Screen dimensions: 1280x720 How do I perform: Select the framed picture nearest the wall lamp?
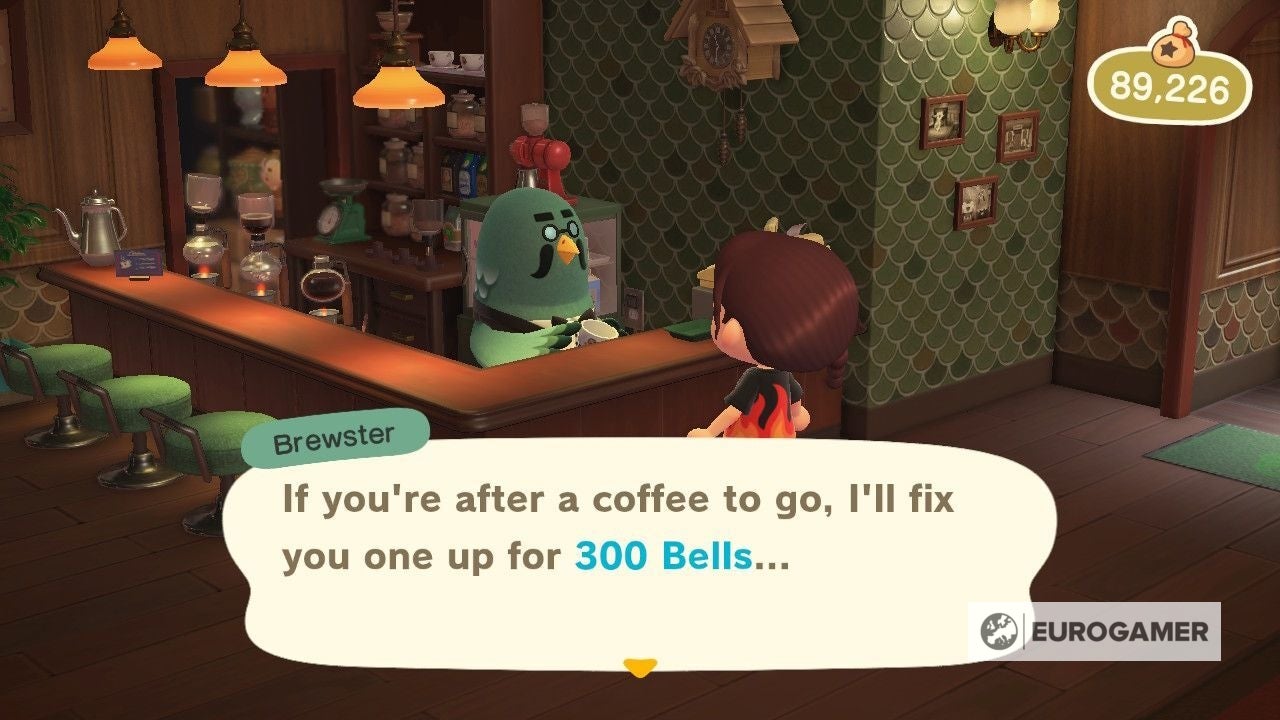[x=1018, y=135]
